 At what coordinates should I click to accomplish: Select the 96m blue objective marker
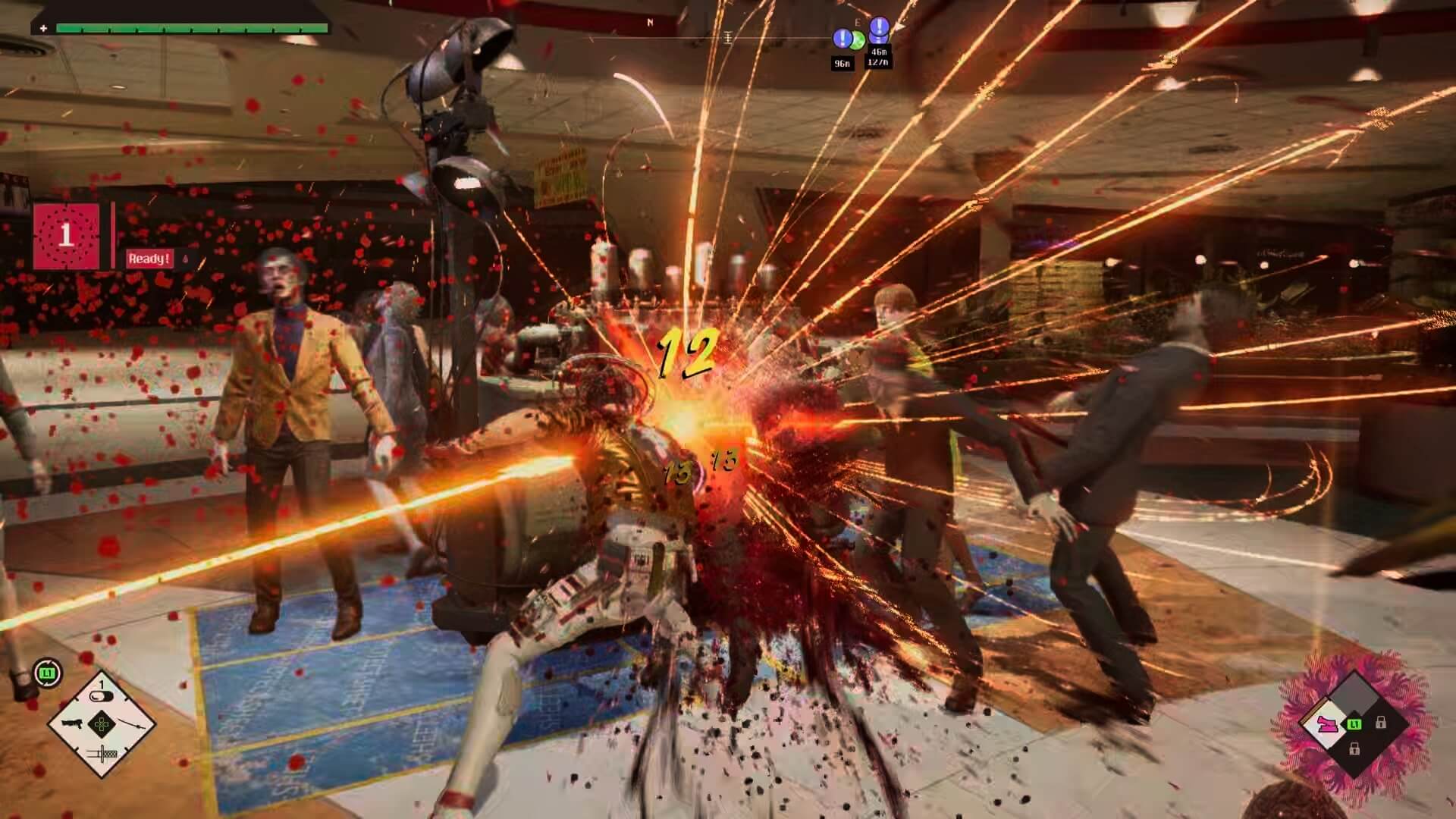click(842, 39)
